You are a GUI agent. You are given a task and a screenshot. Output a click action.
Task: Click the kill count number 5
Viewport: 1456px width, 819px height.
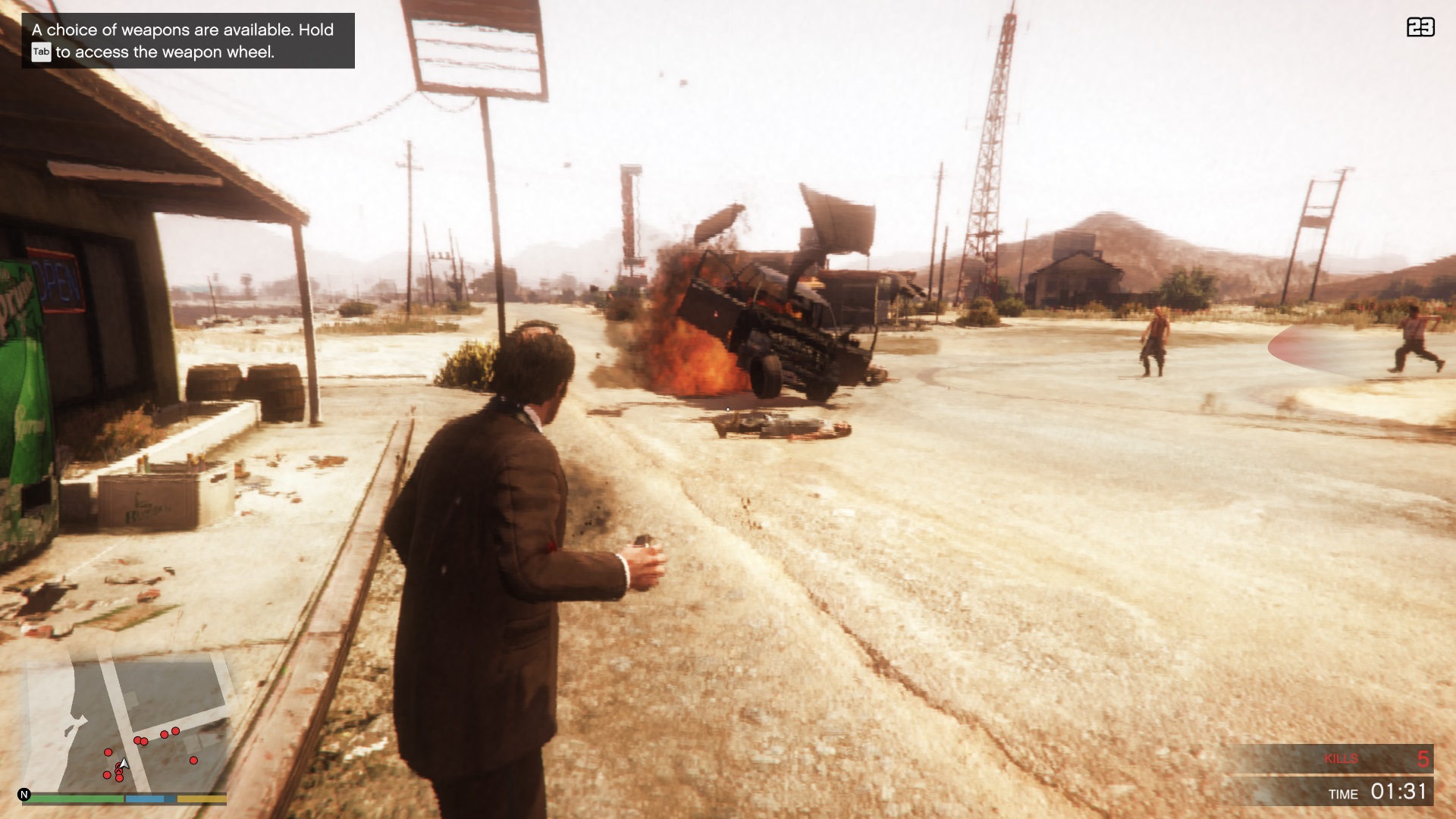(x=1424, y=758)
